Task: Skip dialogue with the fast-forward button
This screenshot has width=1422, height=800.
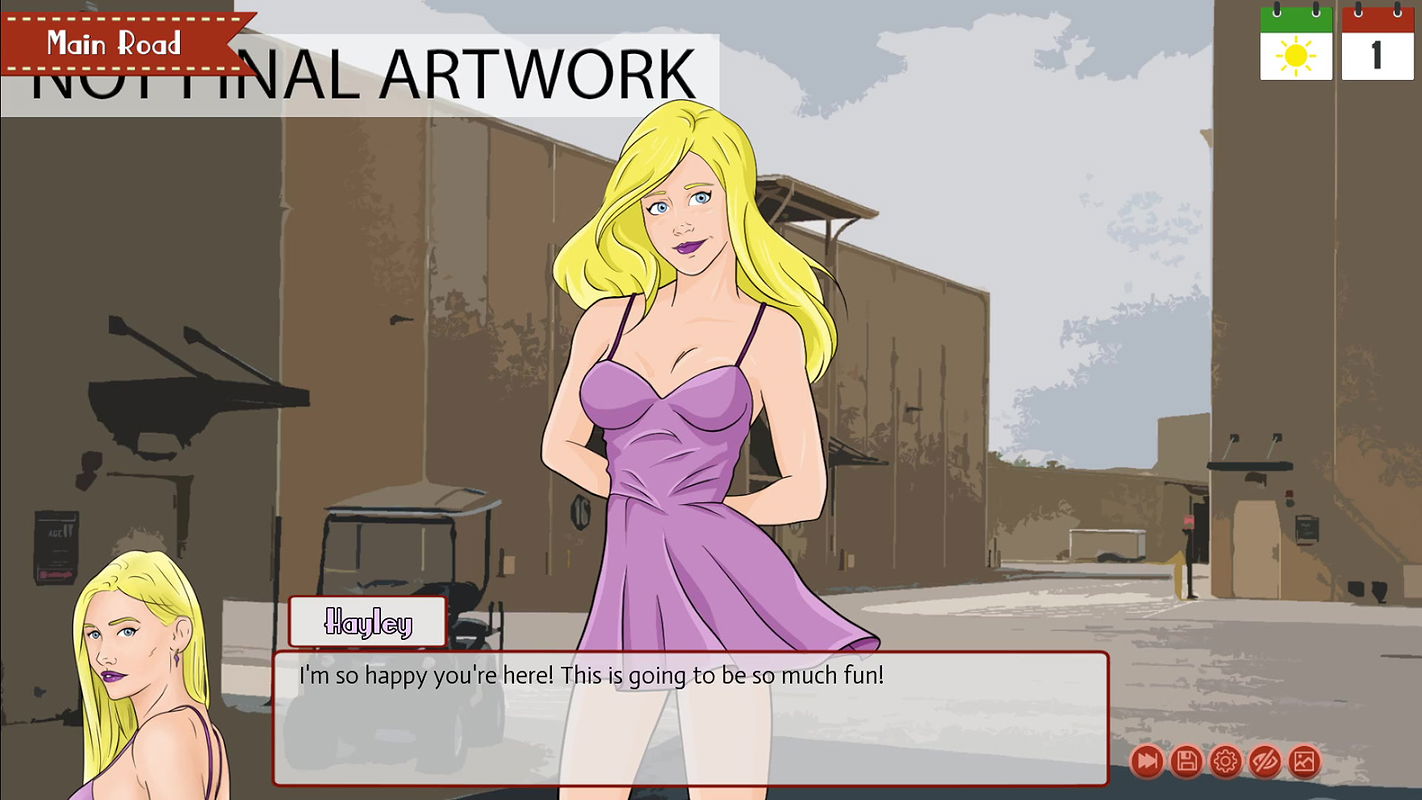Action: (1147, 762)
